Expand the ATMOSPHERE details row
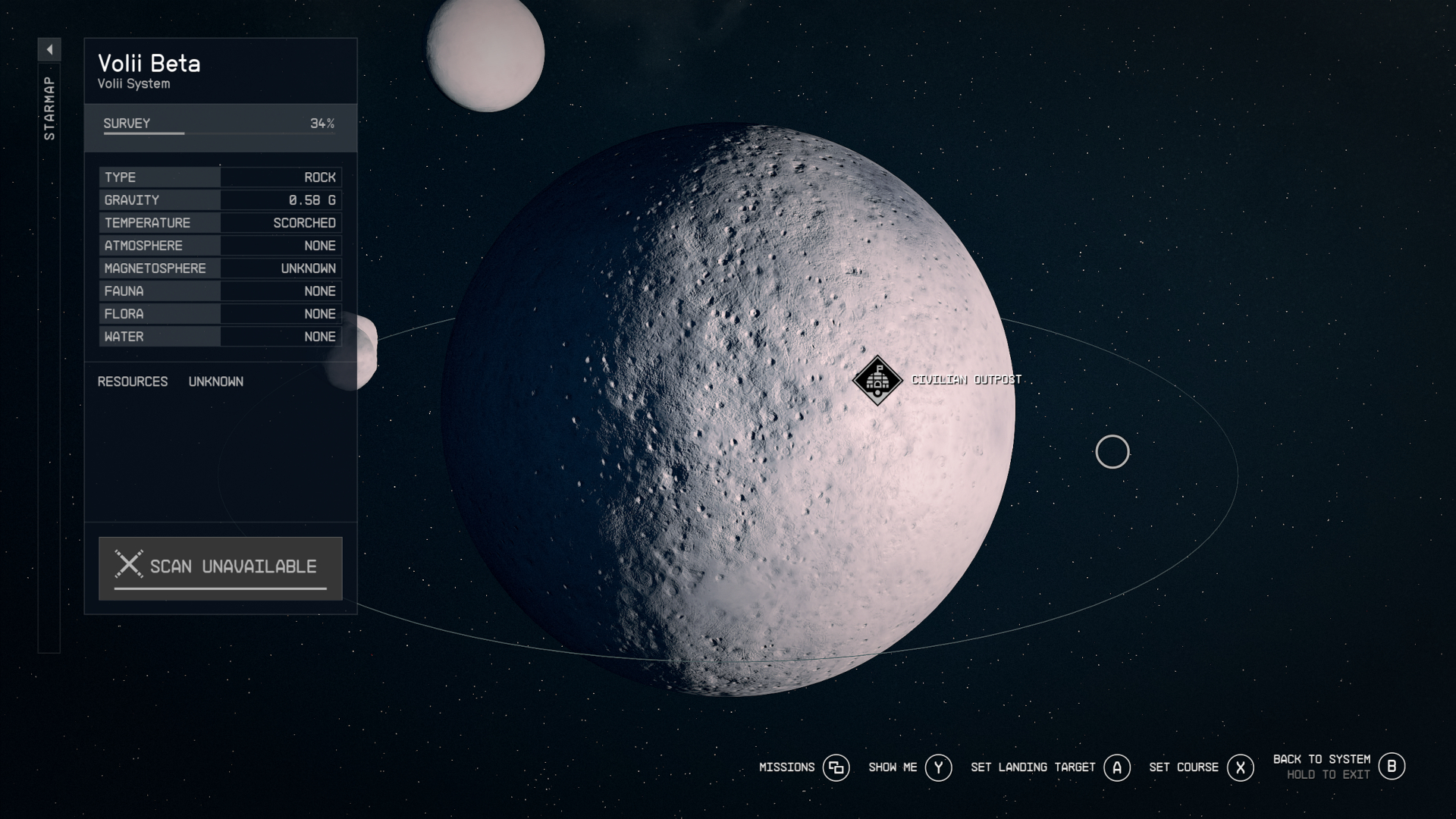This screenshot has width=1456, height=819. tap(220, 245)
